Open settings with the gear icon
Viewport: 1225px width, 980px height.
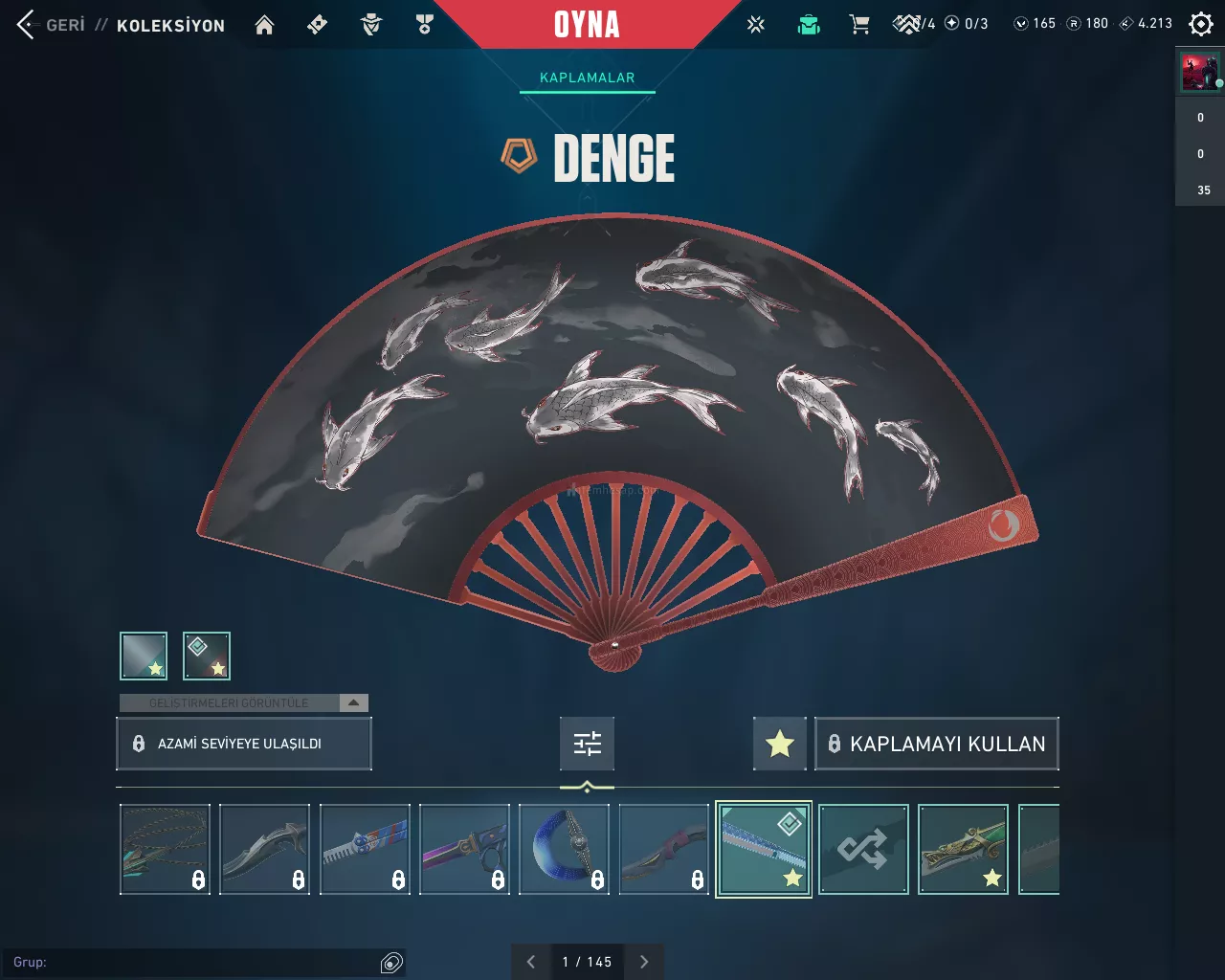pyautogui.click(x=1200, y=24)
